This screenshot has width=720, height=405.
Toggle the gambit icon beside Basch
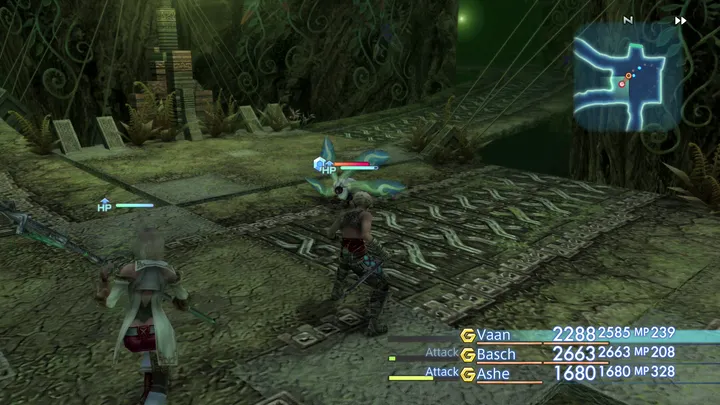point(467,354)
